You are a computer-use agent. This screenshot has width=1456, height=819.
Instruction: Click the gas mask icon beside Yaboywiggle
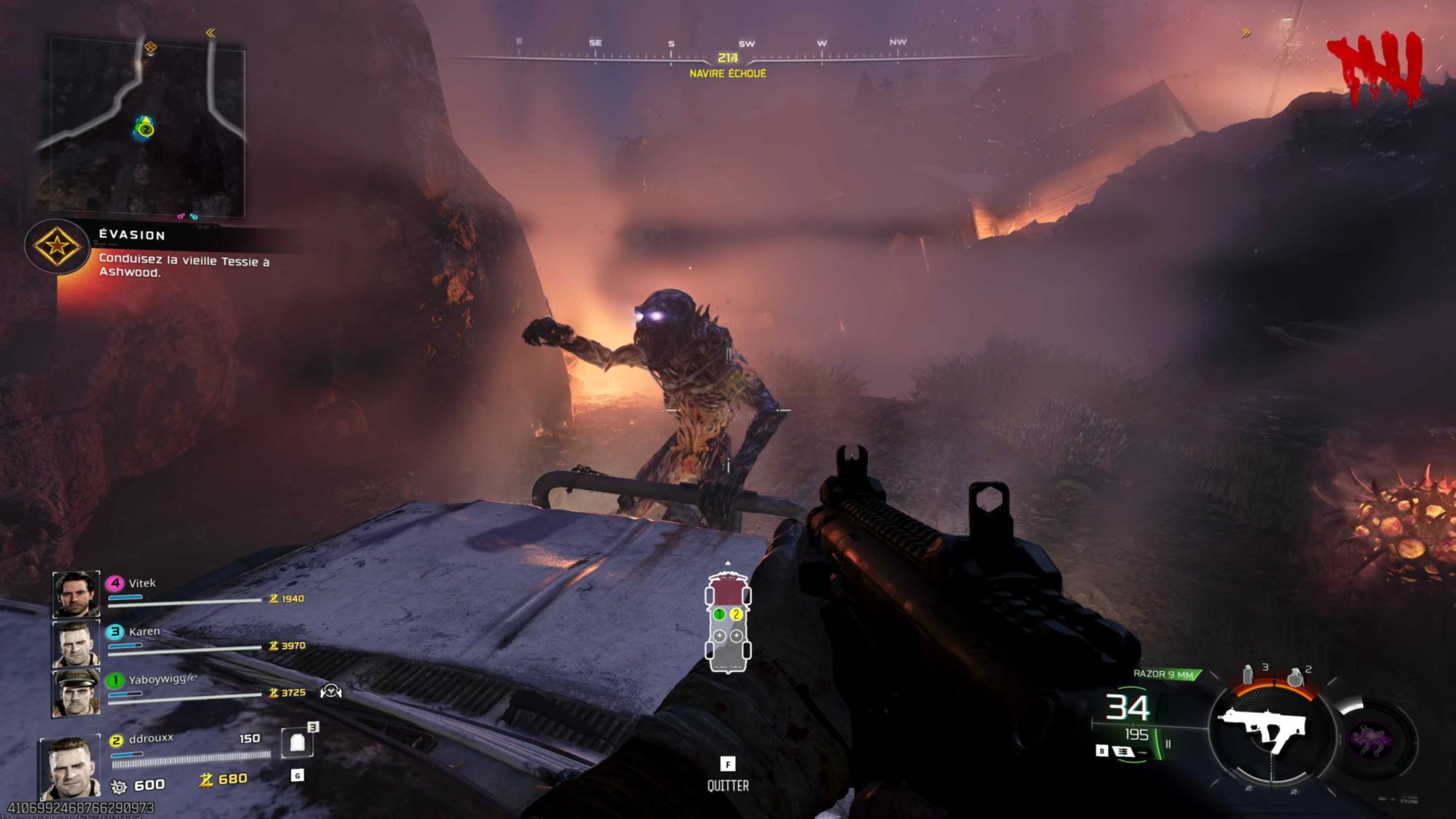pos(331,691)
